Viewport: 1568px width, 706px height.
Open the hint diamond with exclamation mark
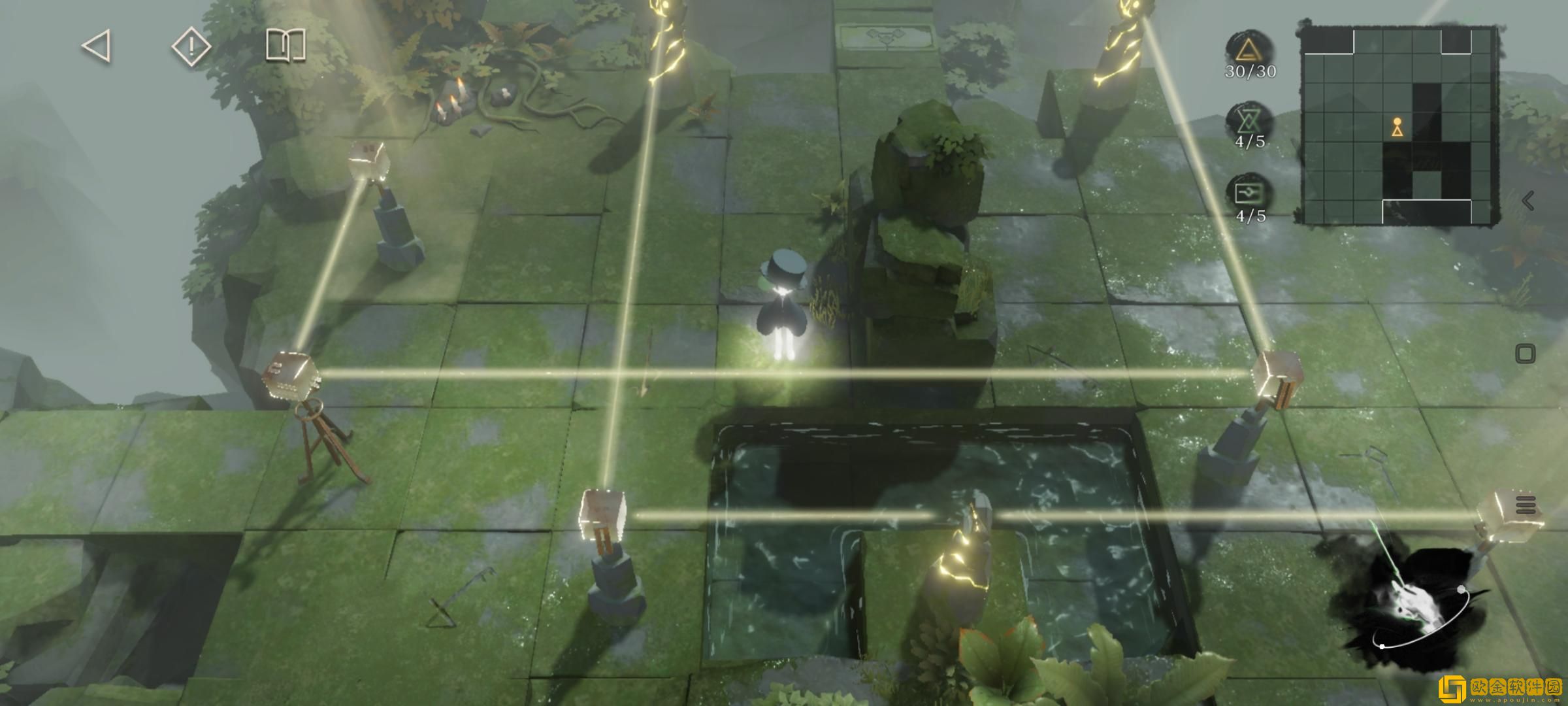click(191, 46)
